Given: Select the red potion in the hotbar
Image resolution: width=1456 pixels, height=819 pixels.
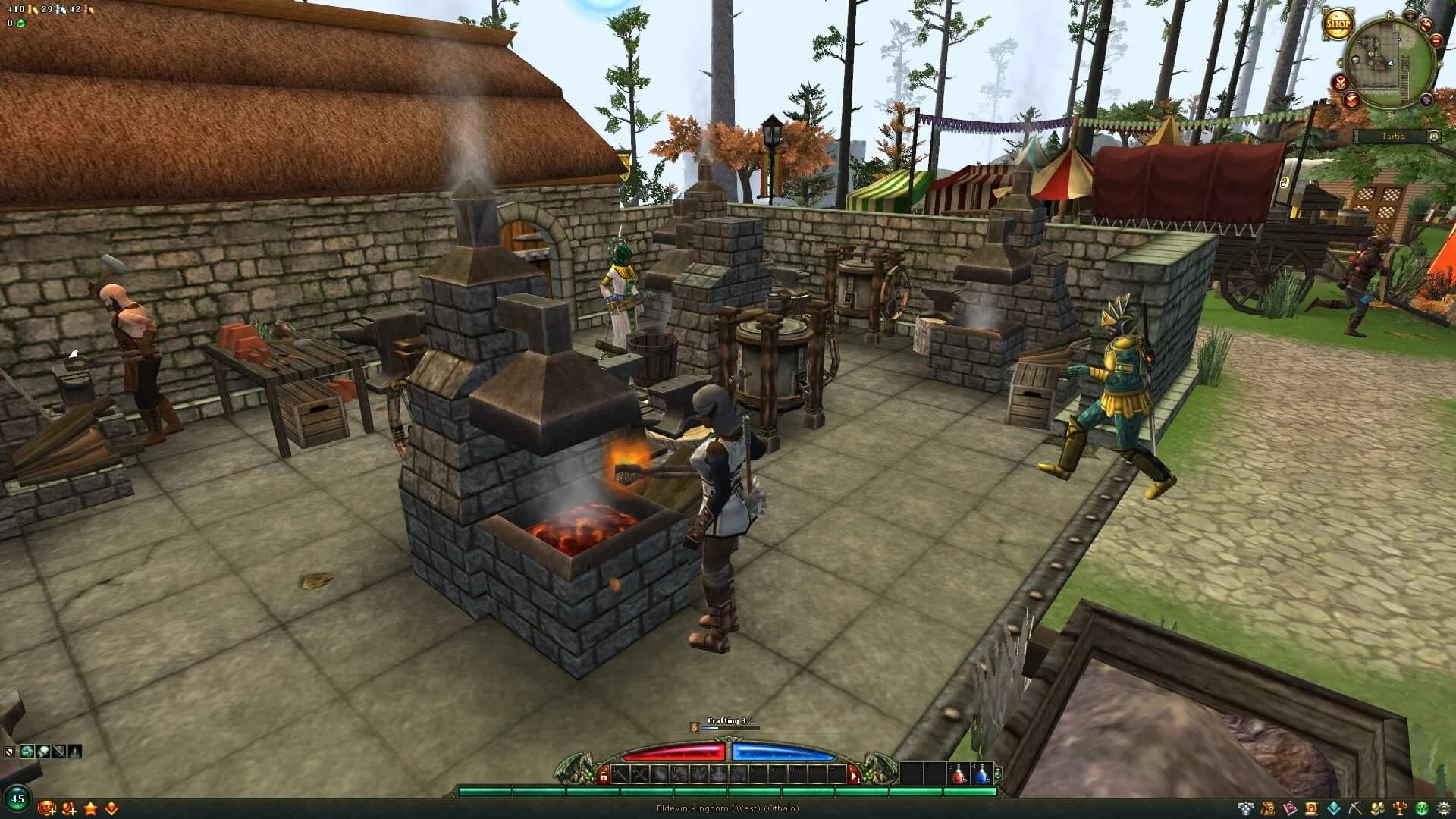Looking at the screenshot, I should click(x=958, y=776).
